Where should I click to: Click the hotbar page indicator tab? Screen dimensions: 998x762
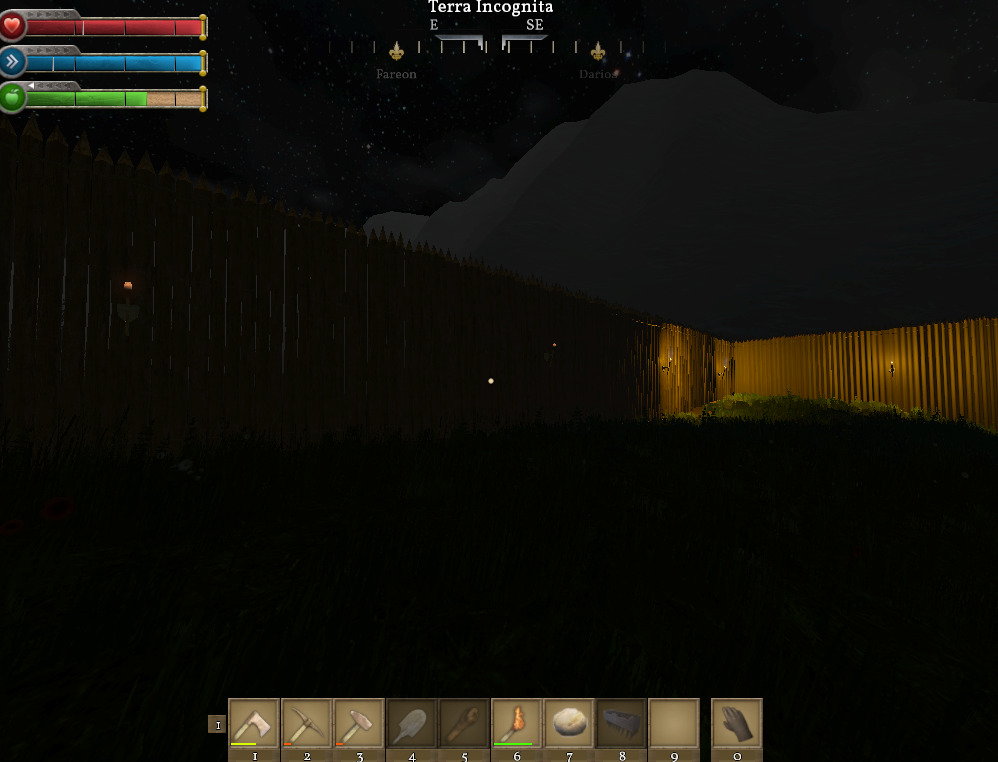point(217,724)
